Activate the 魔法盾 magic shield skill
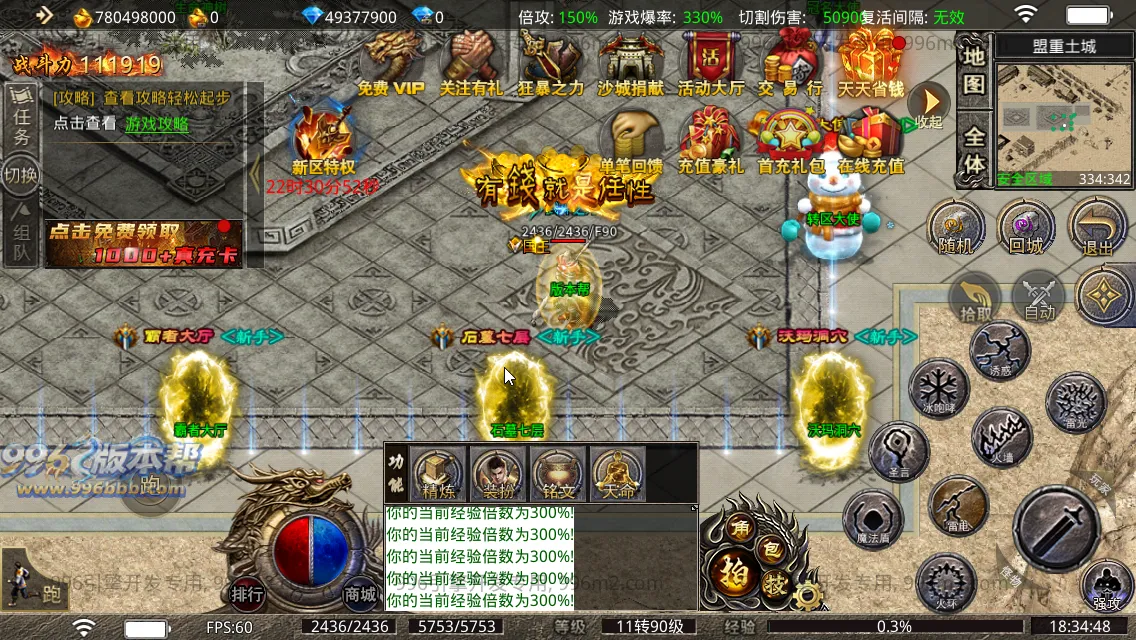 point(873,520)
